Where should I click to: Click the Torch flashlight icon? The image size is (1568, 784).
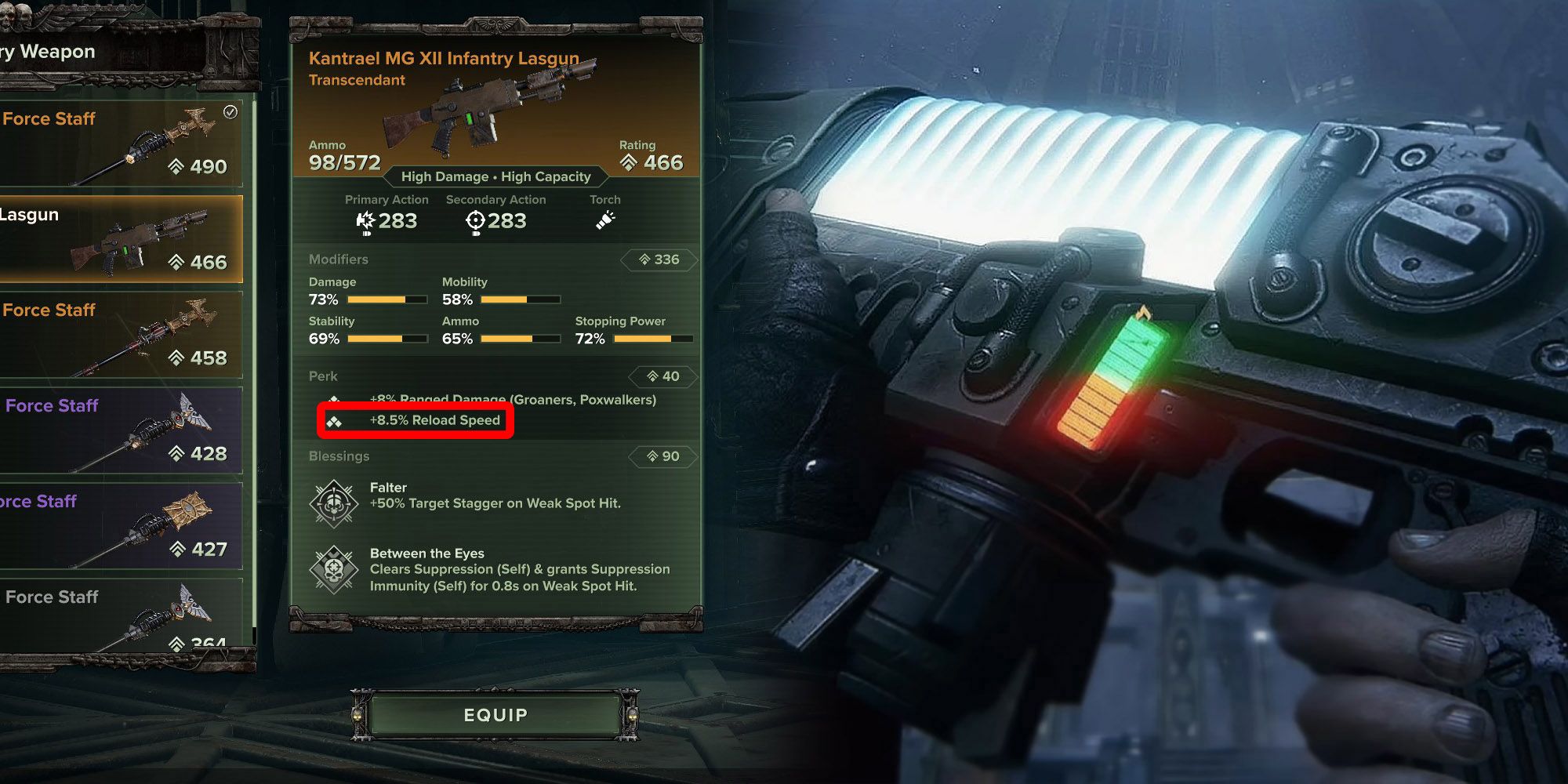(x=603, y=221)
